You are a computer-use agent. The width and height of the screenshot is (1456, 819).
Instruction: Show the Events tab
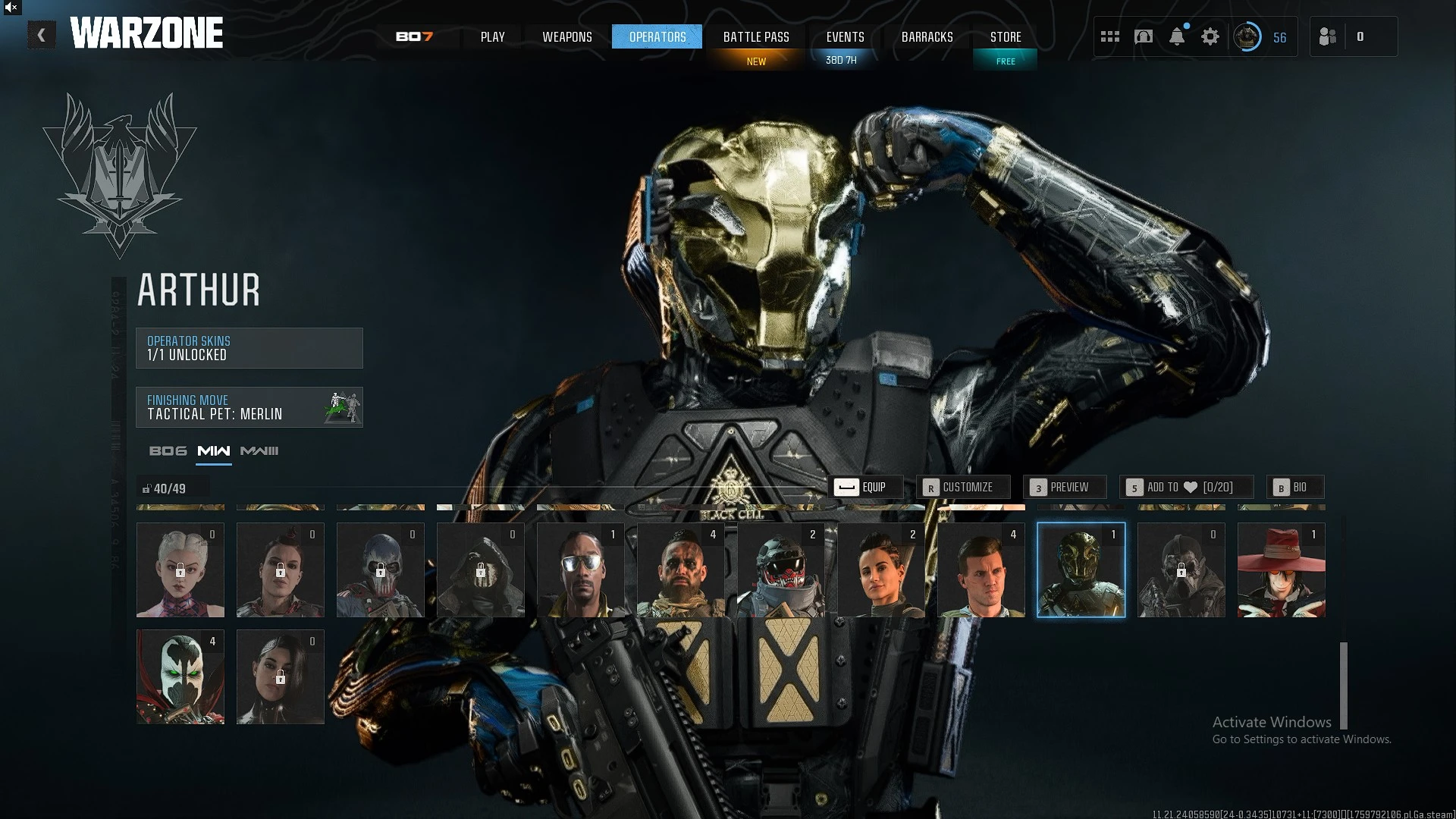click(845, 36)
